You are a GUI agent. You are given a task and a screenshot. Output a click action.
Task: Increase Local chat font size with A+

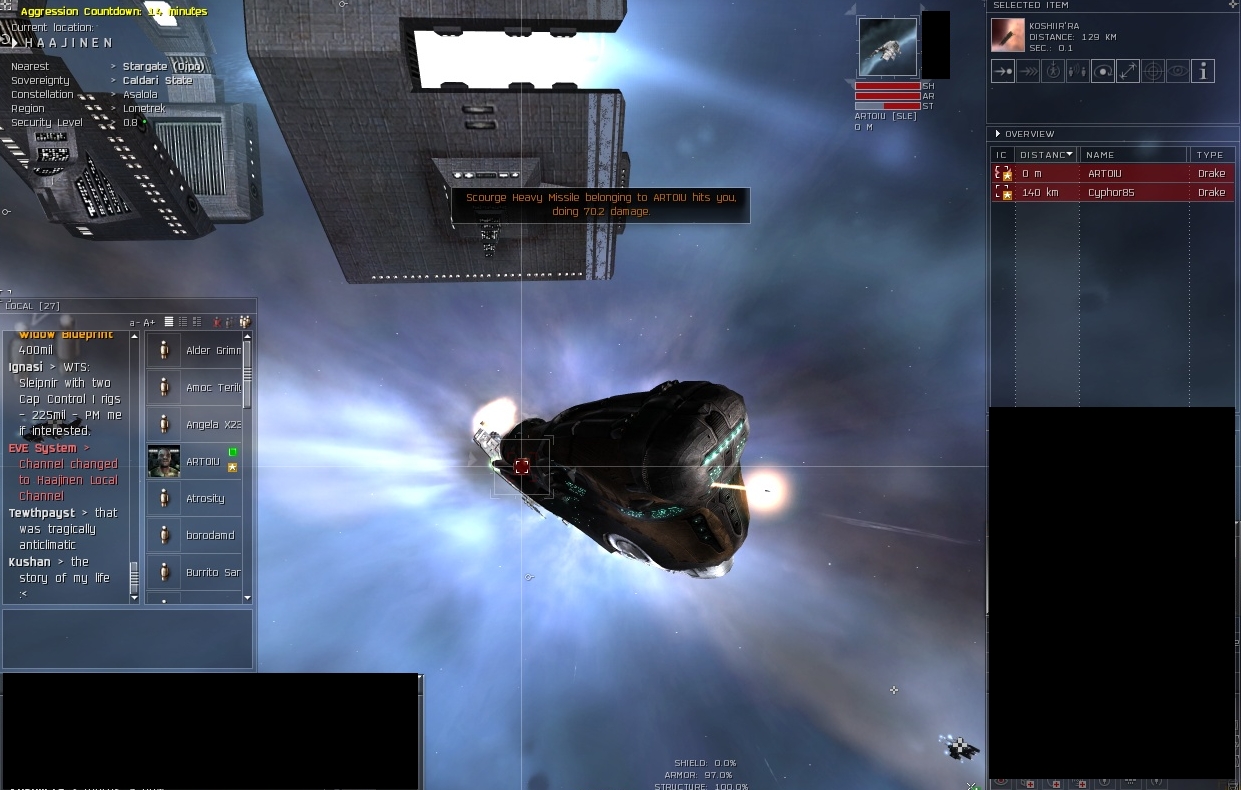tap(150, 322)
